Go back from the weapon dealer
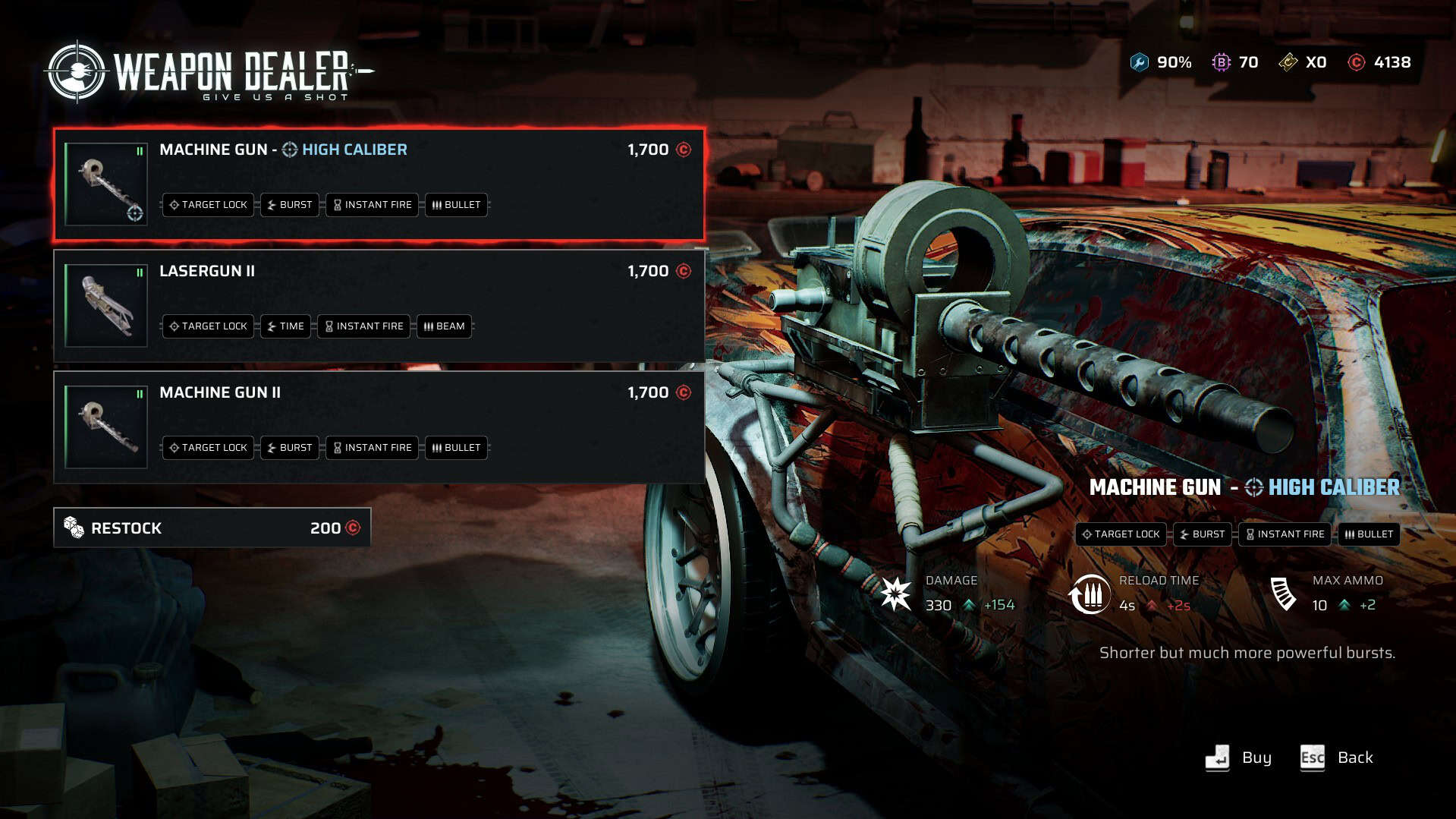Screen dimensions: 1456x819 tap(1337, 758)
